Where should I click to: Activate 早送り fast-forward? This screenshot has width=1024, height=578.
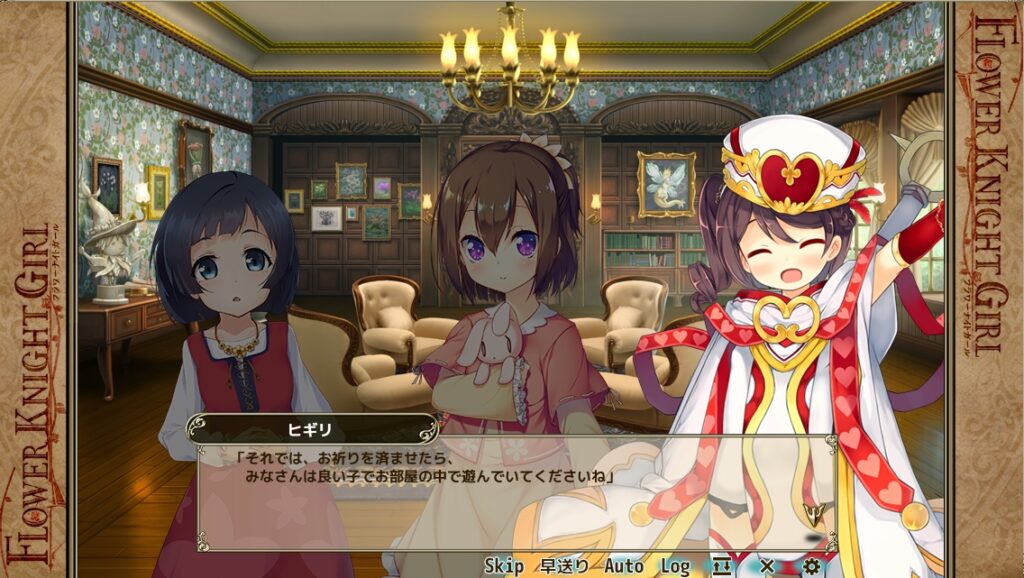565,566
